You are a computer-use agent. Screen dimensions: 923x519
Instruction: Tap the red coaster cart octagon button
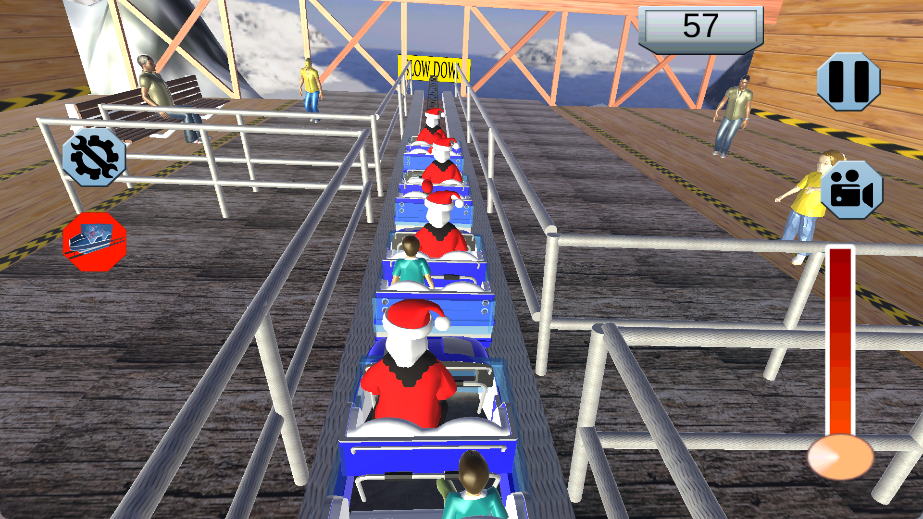[94, 241]
